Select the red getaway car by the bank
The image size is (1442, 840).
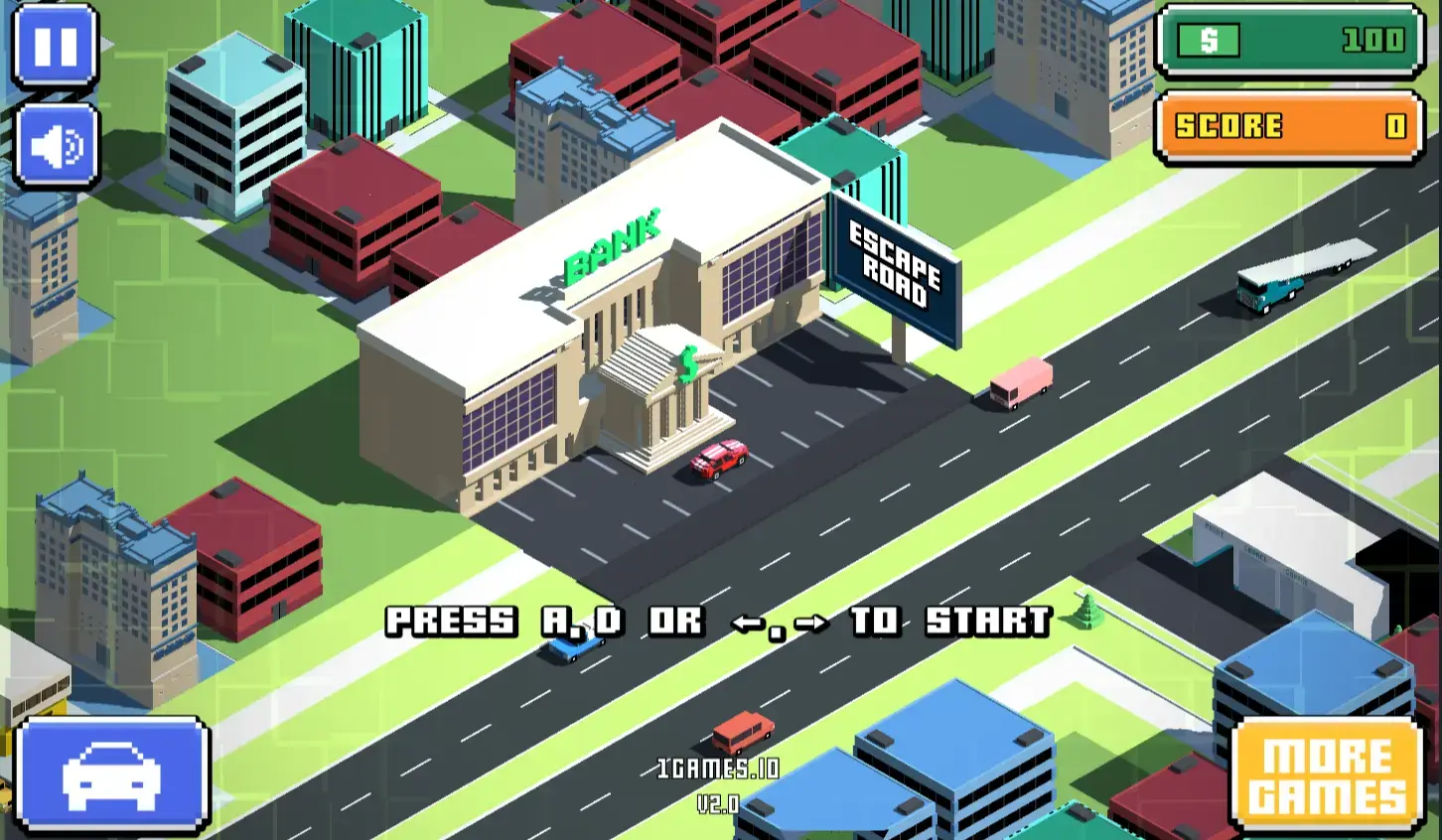click(x=718, y=459)
